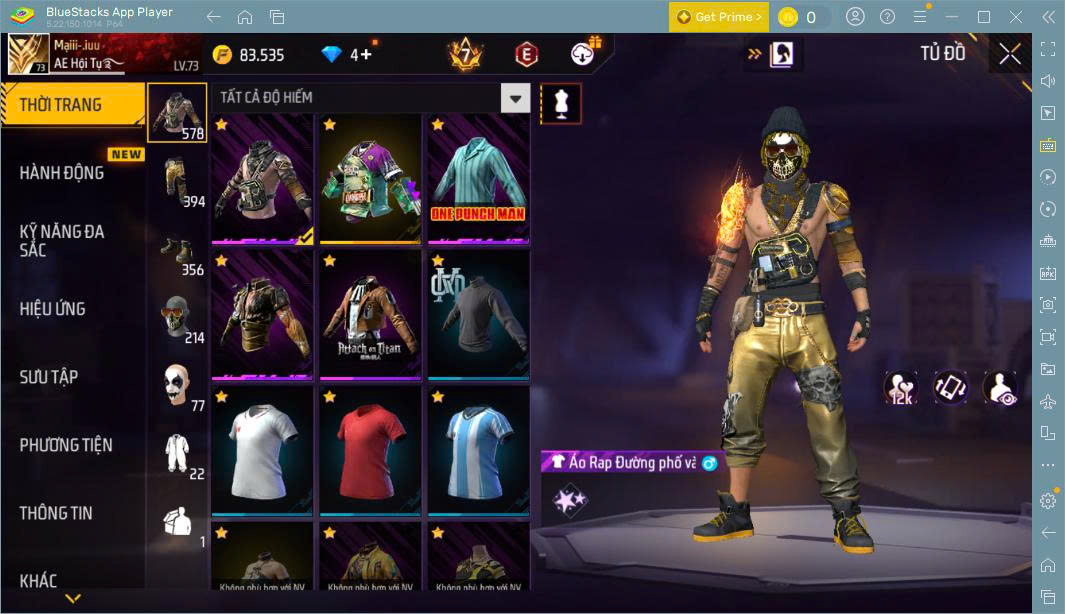Switch to Kỹ Năng Đa Sắc tab
This screenshot has width=1065, height=614.
[62, 240]
